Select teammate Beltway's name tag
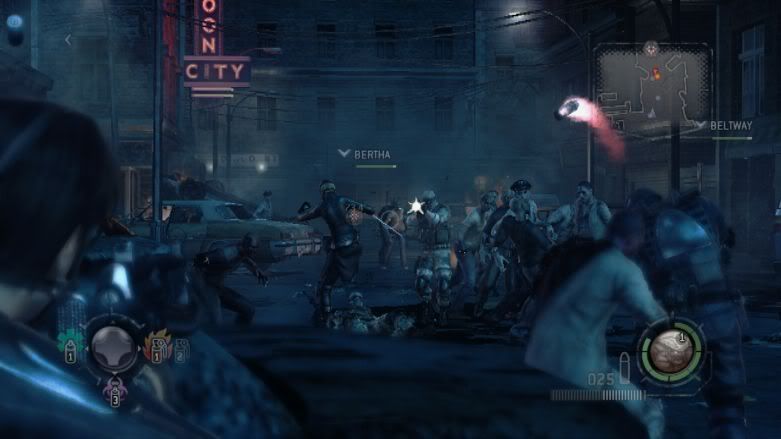The height and width of the screenshot is (439, 781). pos(730,126)
